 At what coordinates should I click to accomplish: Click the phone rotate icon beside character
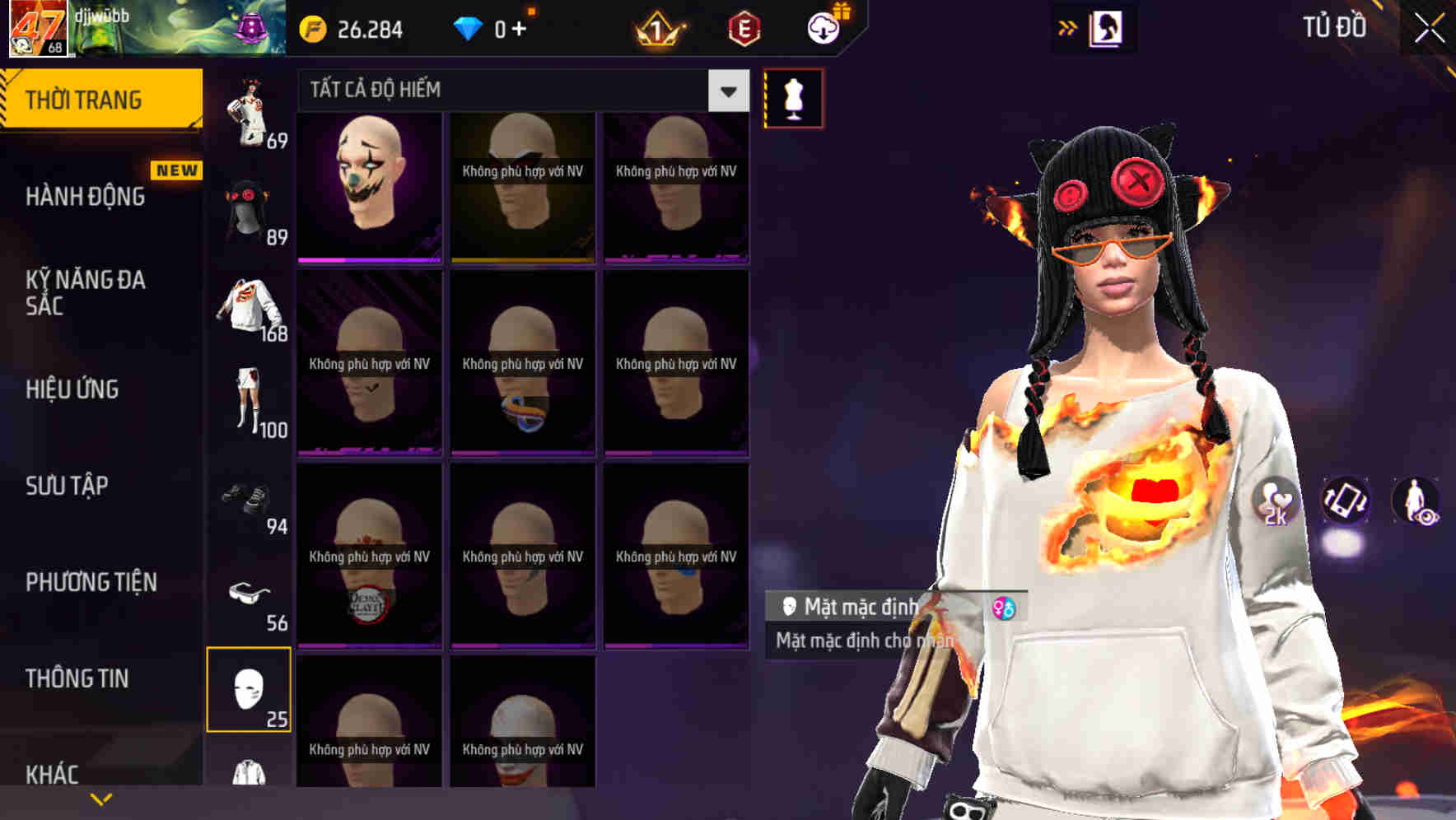pos(1345,502)
